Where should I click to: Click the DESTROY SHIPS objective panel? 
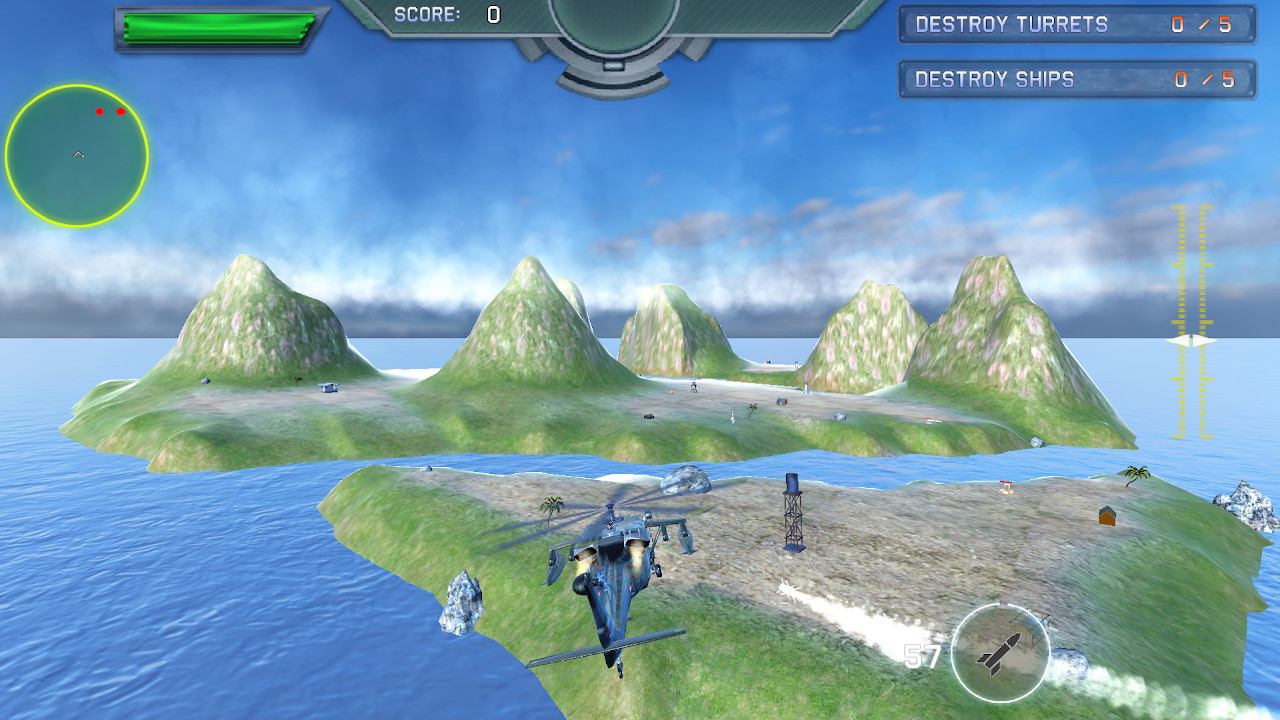[x=1077, y=79]
